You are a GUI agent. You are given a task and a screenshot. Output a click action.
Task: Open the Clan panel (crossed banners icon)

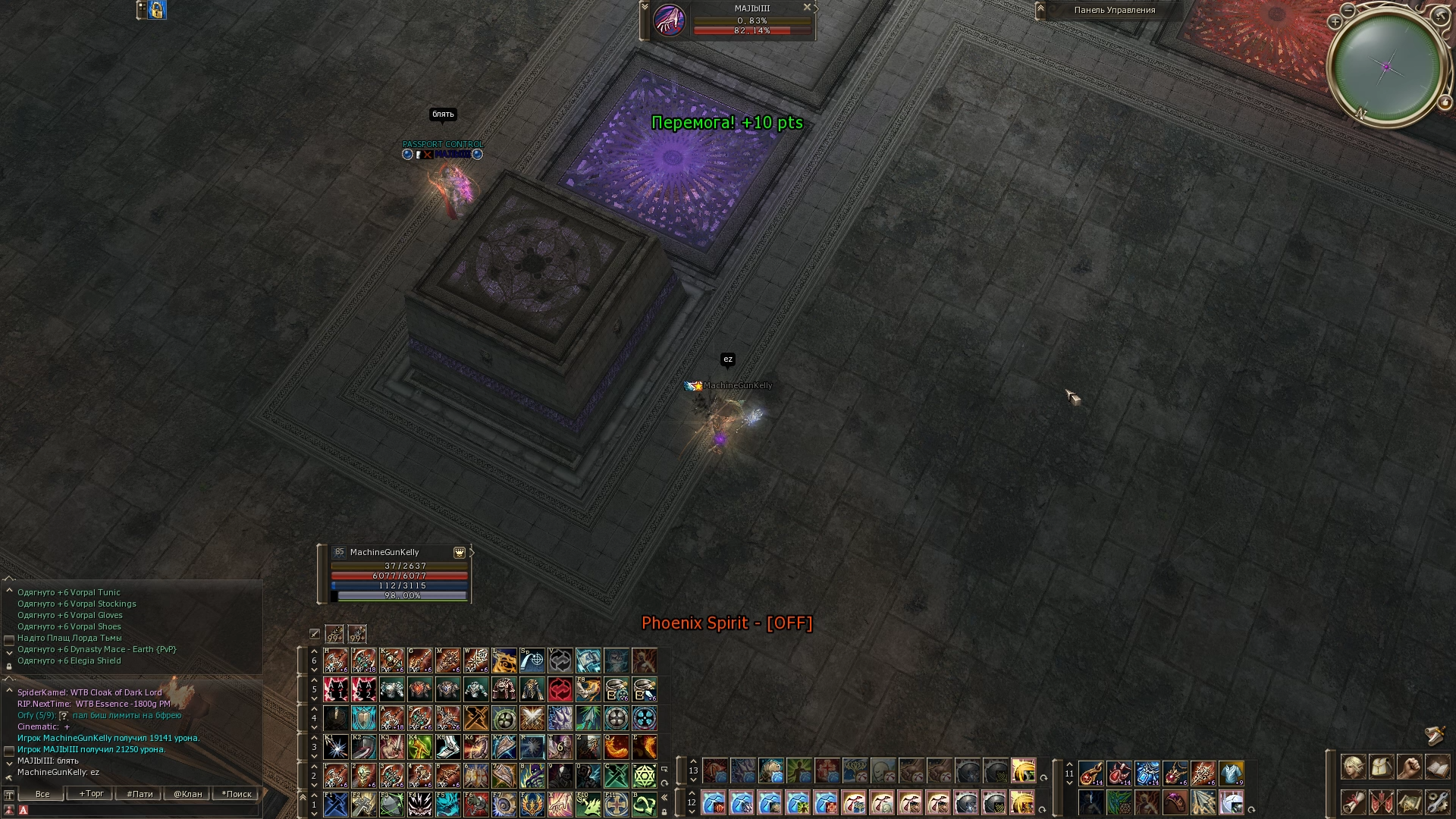(1382, 802)
